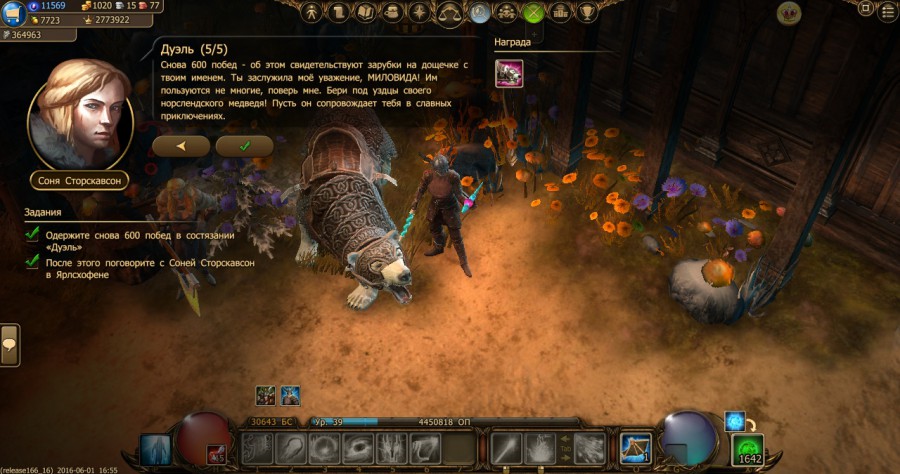The image size is (900, 474).
Task: Open the chat speech bubble tab
Action: pos(9,345)
